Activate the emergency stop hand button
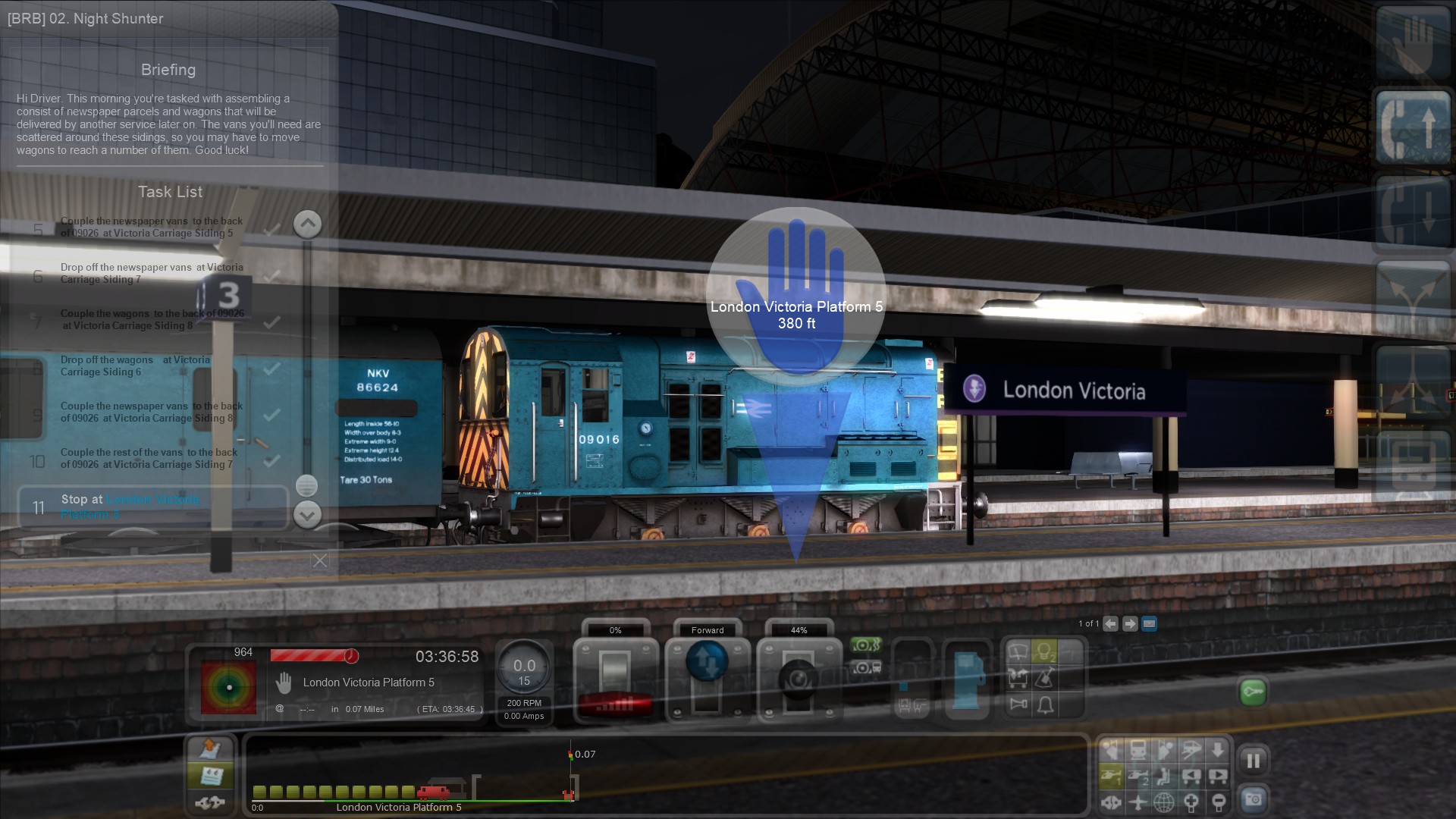Viewport: 1456px width, 819px height. (x=1412, y=41)
